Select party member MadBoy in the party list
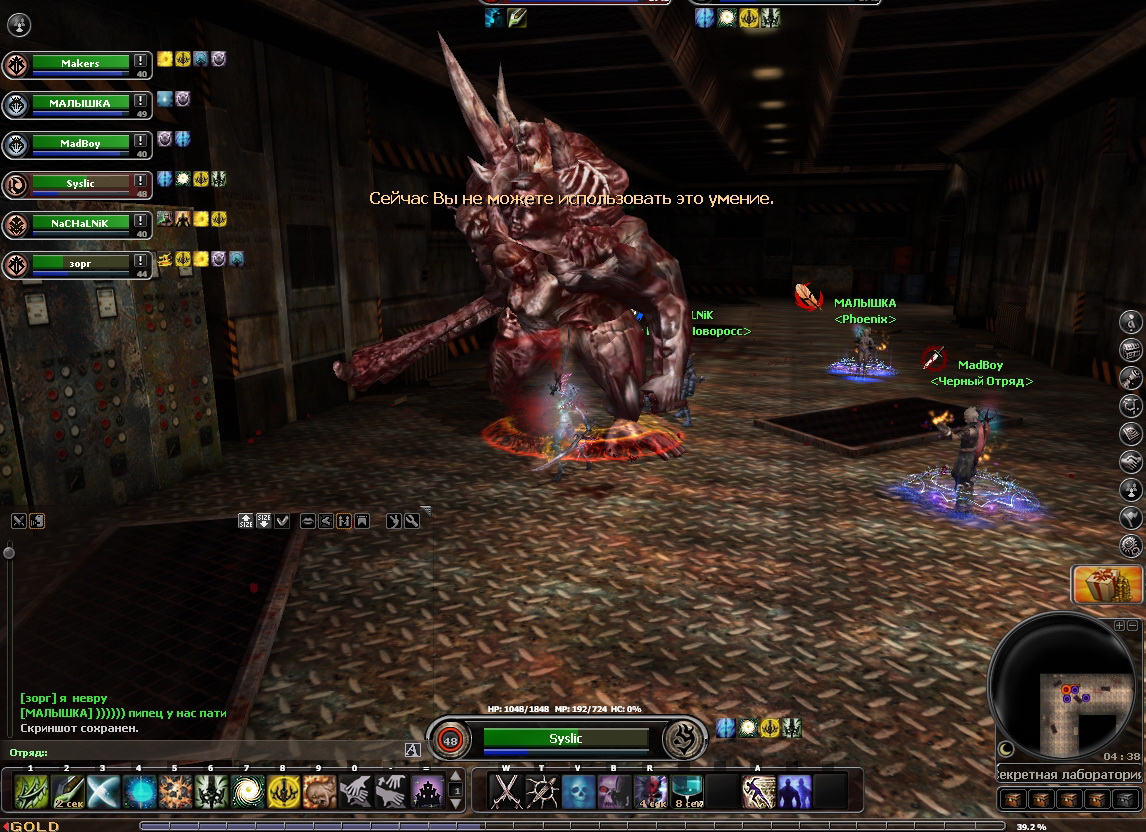The image size is (1146, 832). tap(80, 143)
